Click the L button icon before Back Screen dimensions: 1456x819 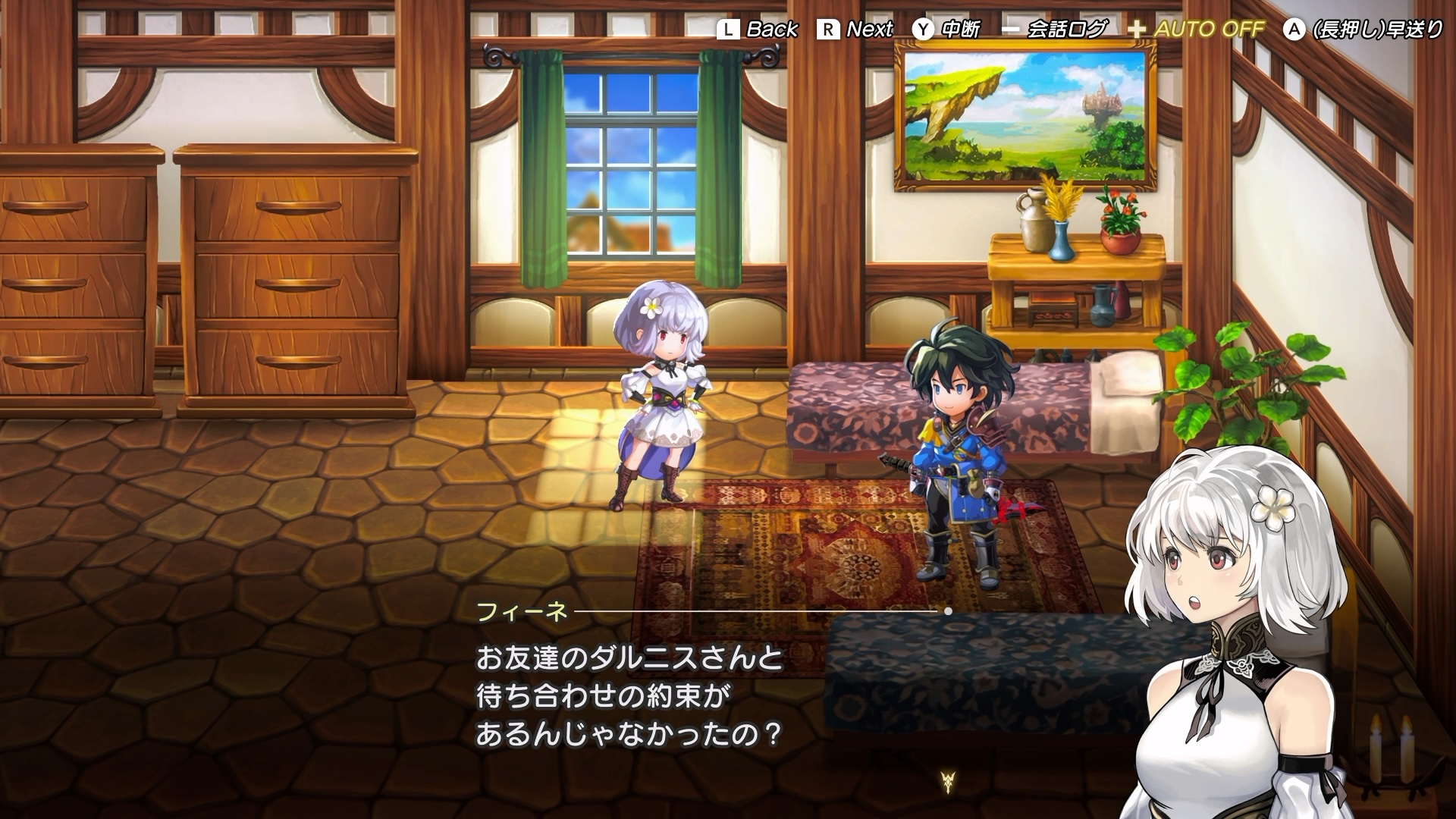(x=730, y=30)
